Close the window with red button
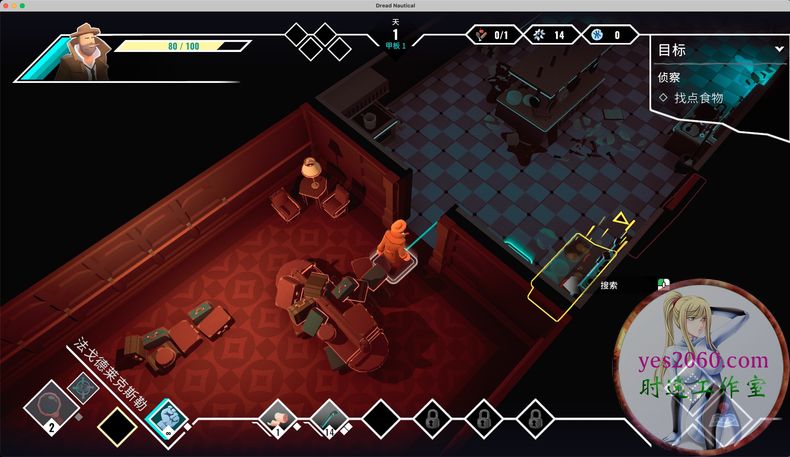 [7, 7]
